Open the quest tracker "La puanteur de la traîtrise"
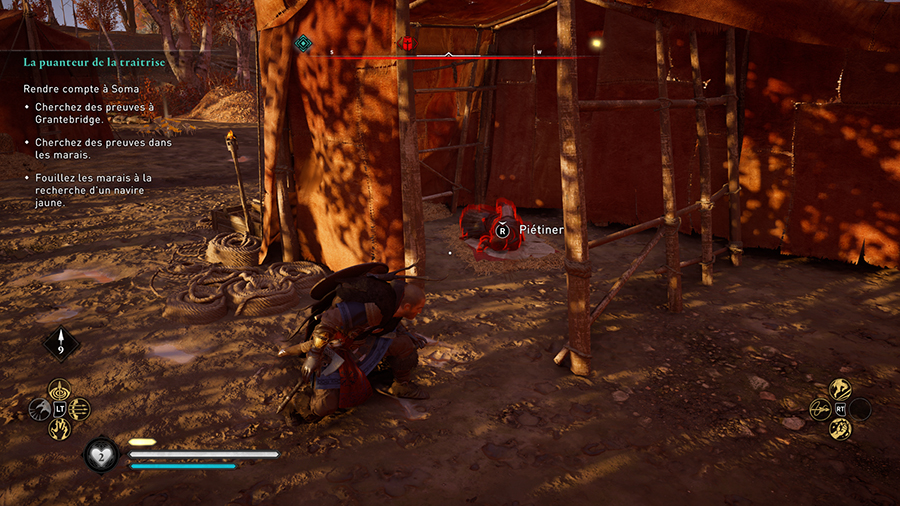 pyautogui.click(x=94, y=62)
